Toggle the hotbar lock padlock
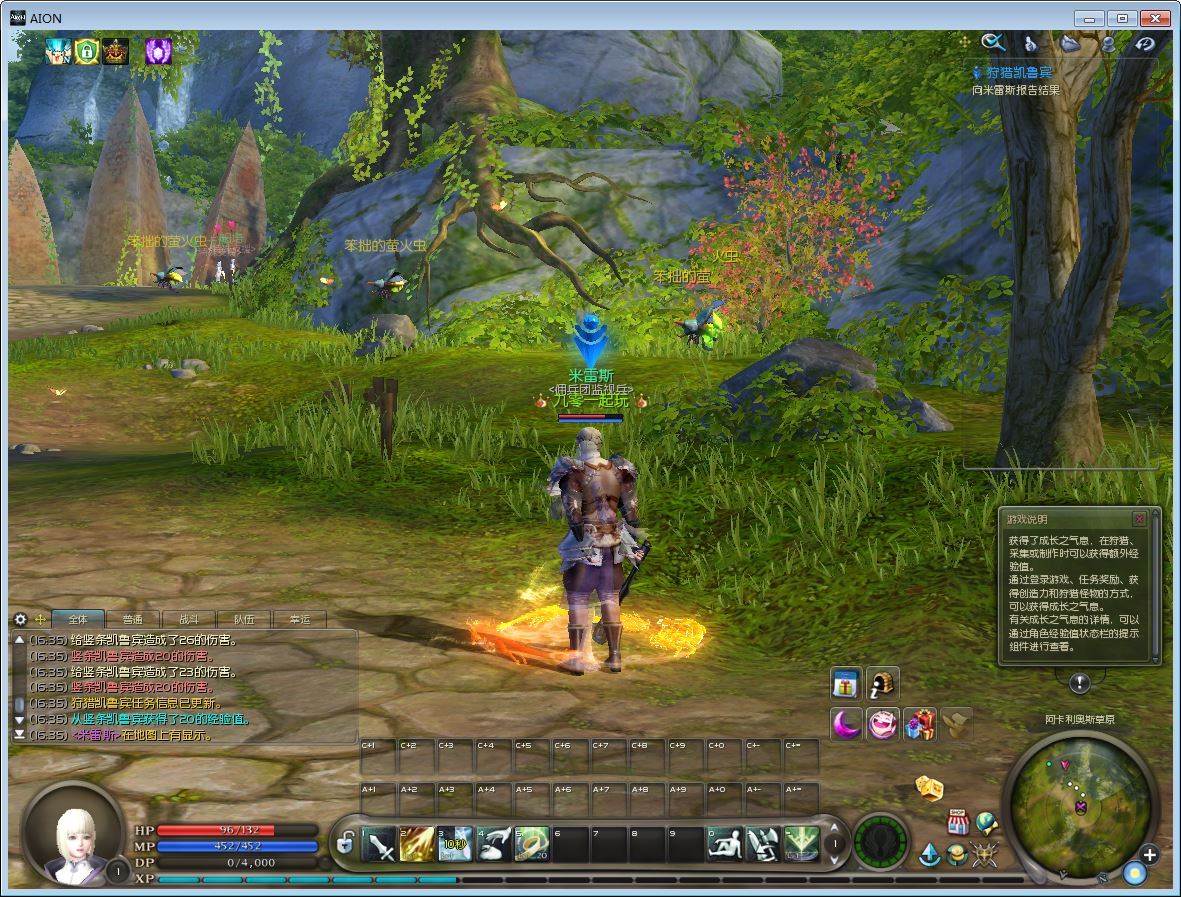 (345, 844)
